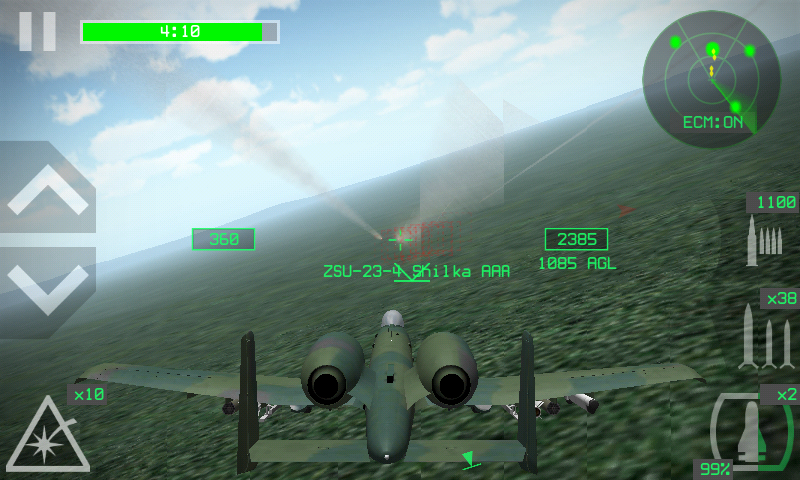Open the radar minimap
800x480 pixels.
coord(712,78)
